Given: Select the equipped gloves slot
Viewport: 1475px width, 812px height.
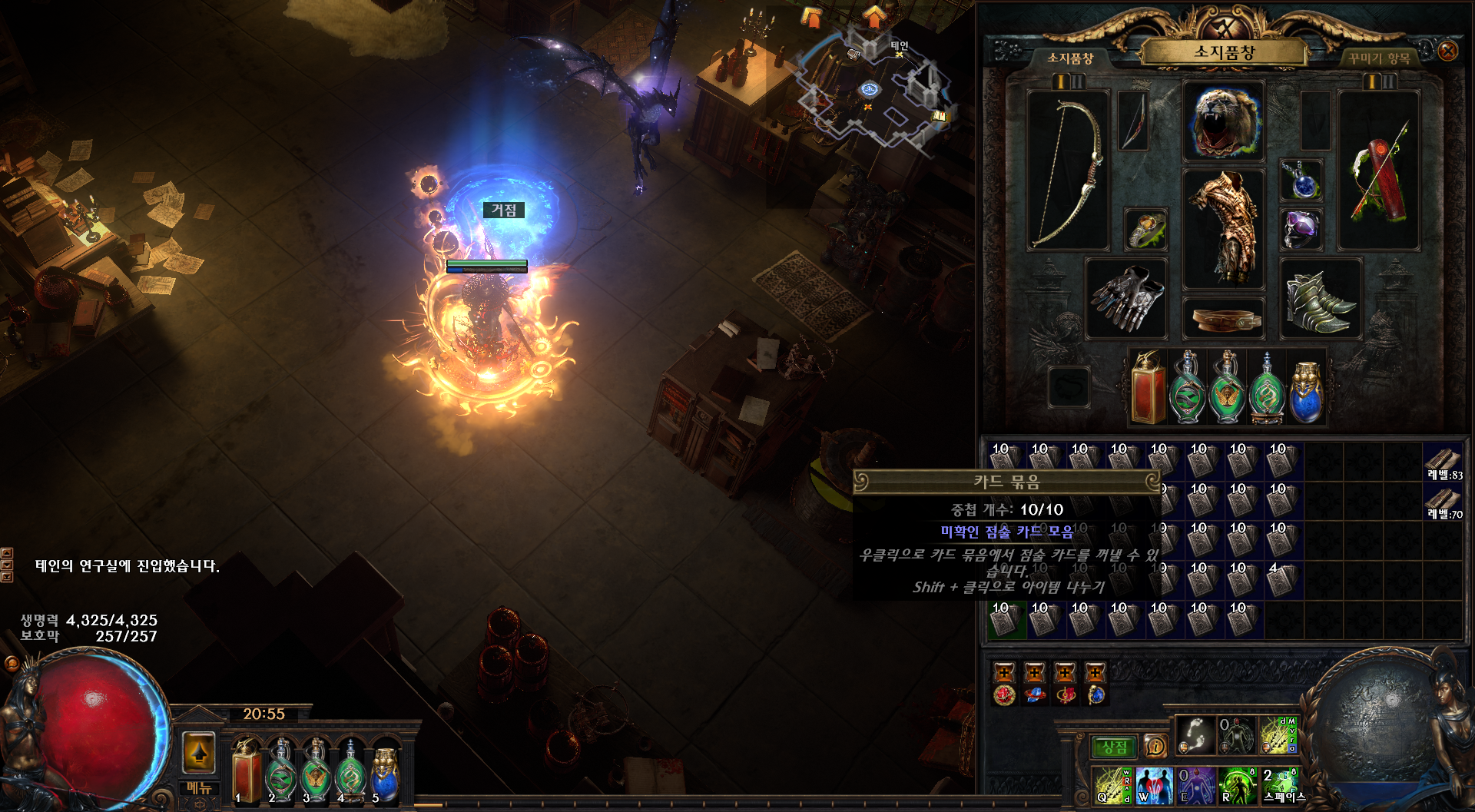Looking at the screenshot, I should pos(1126,298).
